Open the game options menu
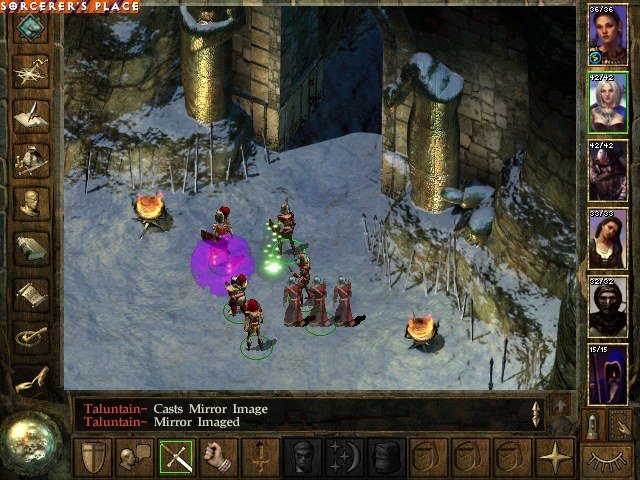 coord(31,337)
